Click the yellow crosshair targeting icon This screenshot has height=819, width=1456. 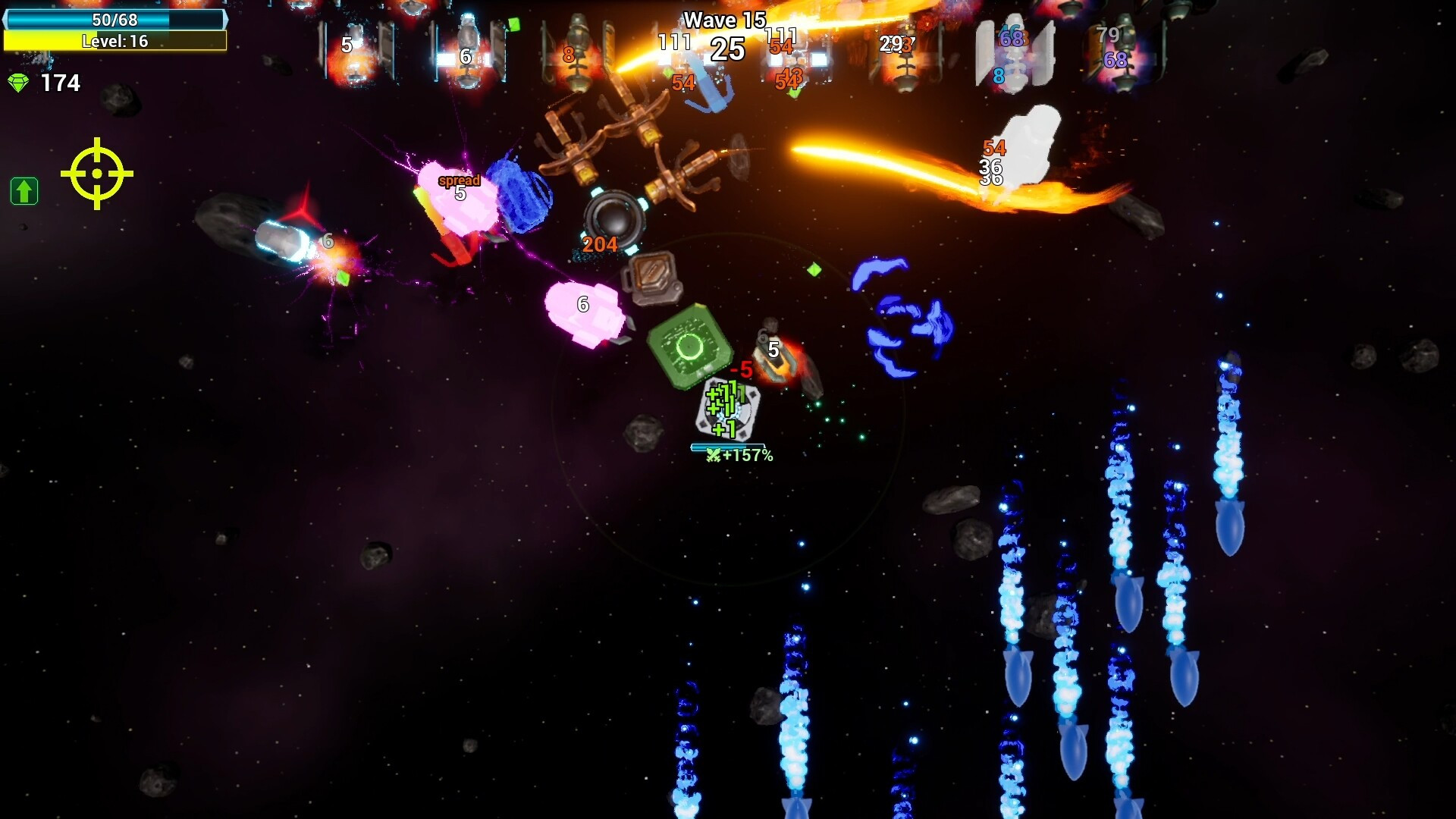point(97,174)
